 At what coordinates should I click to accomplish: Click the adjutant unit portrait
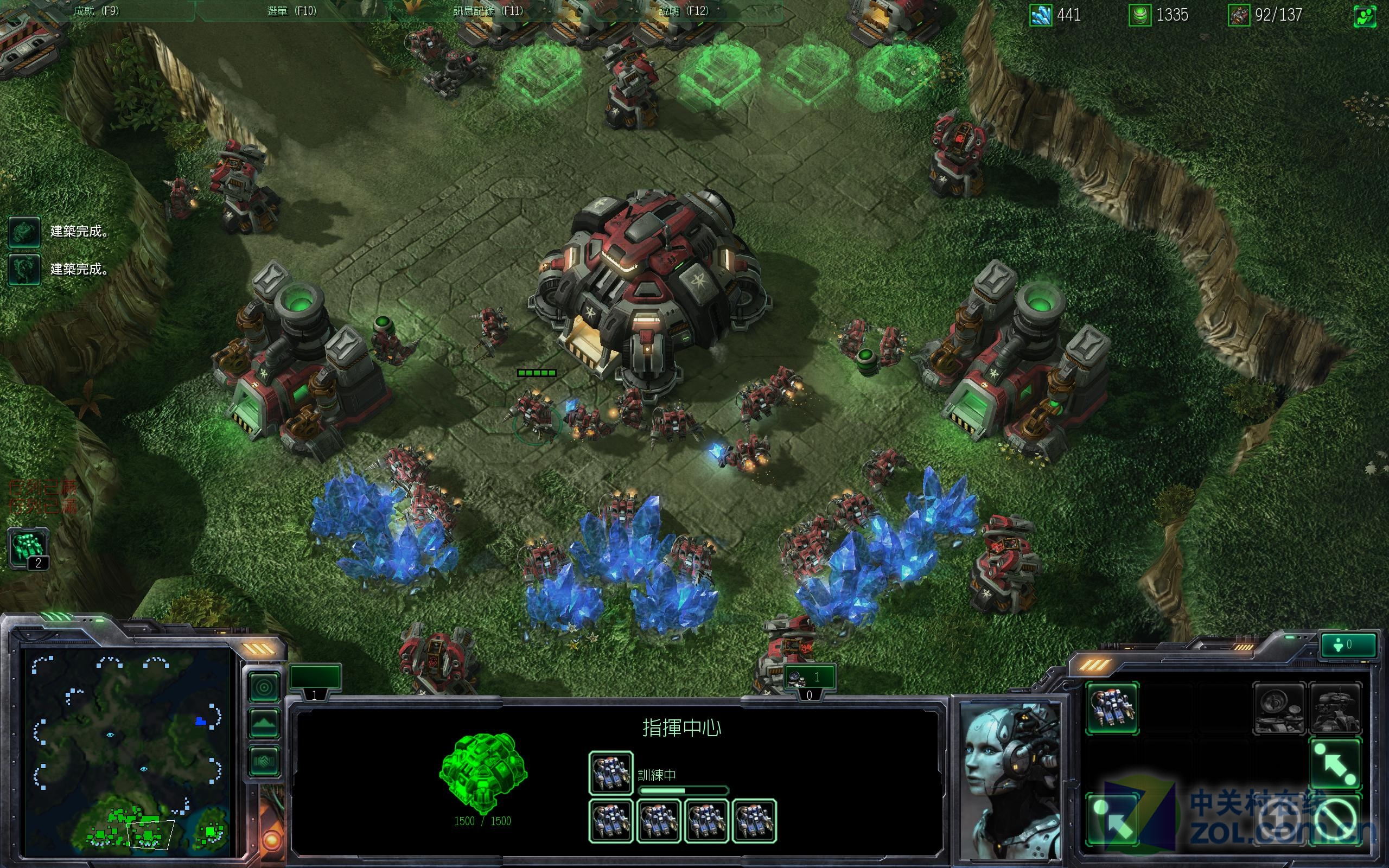[x=1009, y=782]
